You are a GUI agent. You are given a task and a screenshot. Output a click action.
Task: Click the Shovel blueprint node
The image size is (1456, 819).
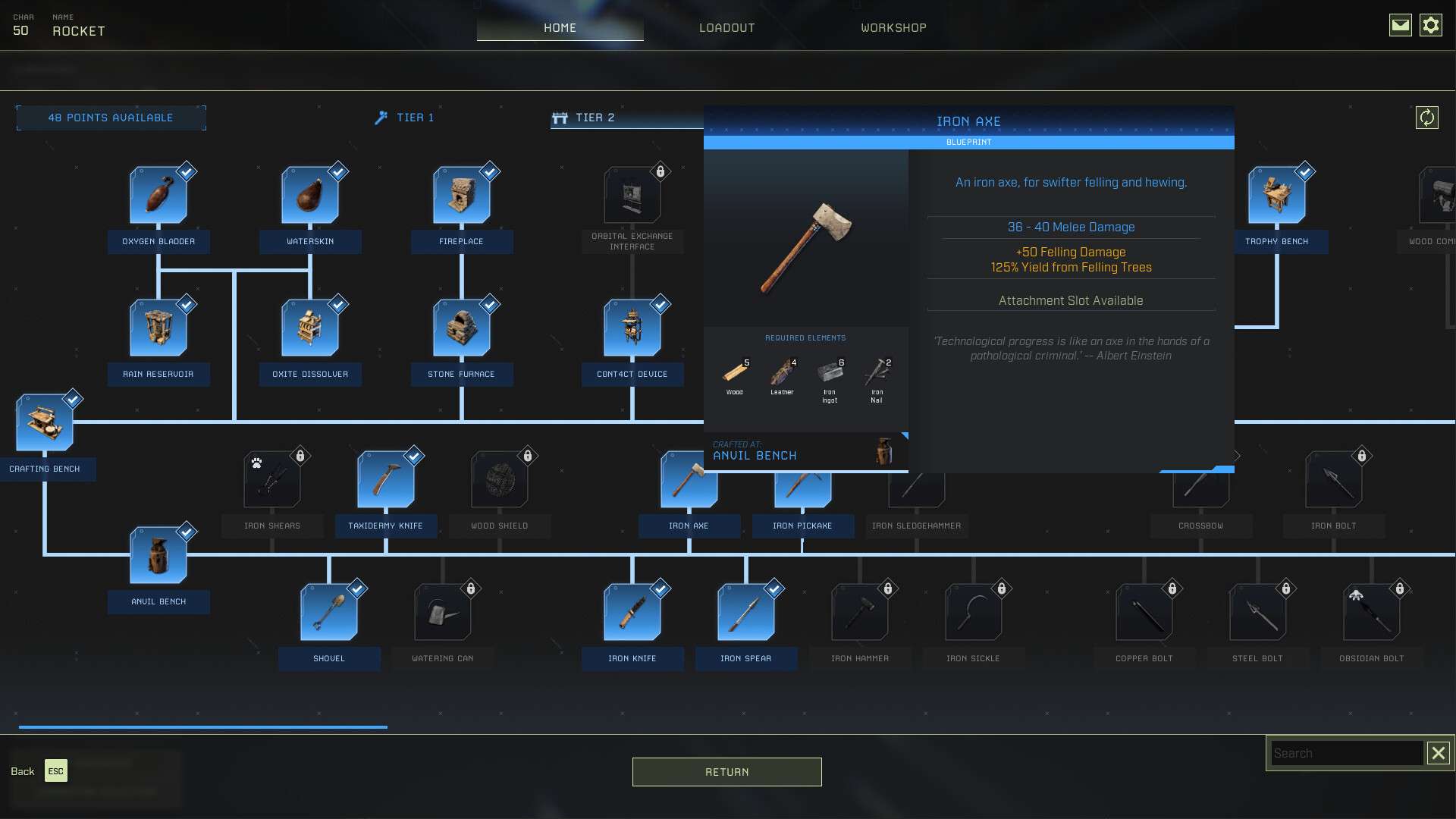(x=329, y=613)
